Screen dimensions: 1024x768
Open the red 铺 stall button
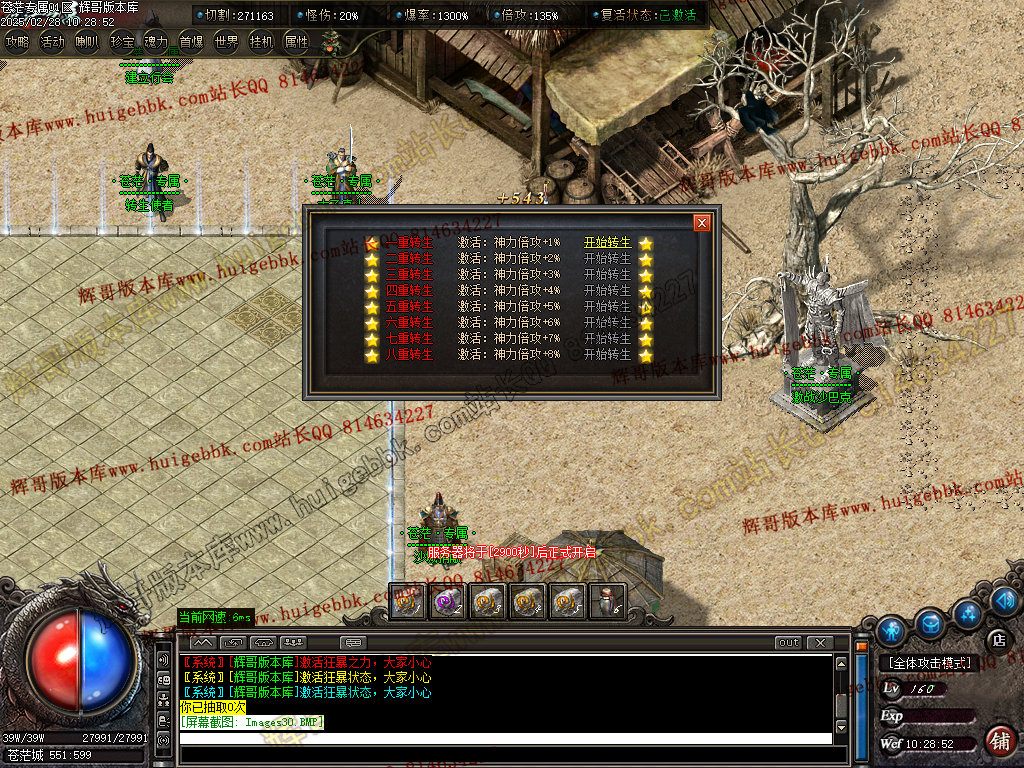[998, 740]
